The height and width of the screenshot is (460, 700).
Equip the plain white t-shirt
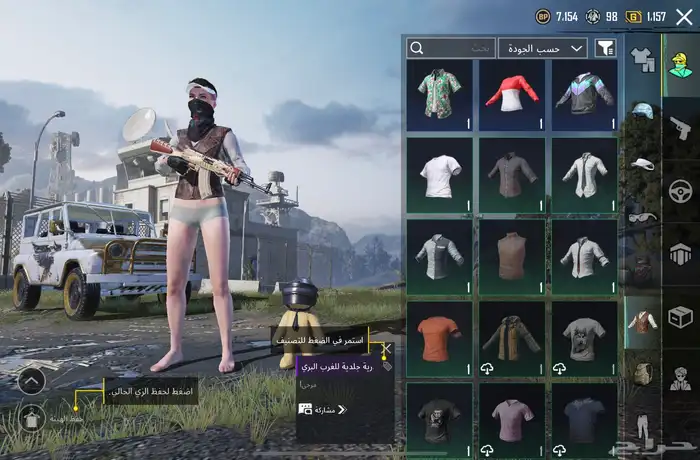point(440,175)
